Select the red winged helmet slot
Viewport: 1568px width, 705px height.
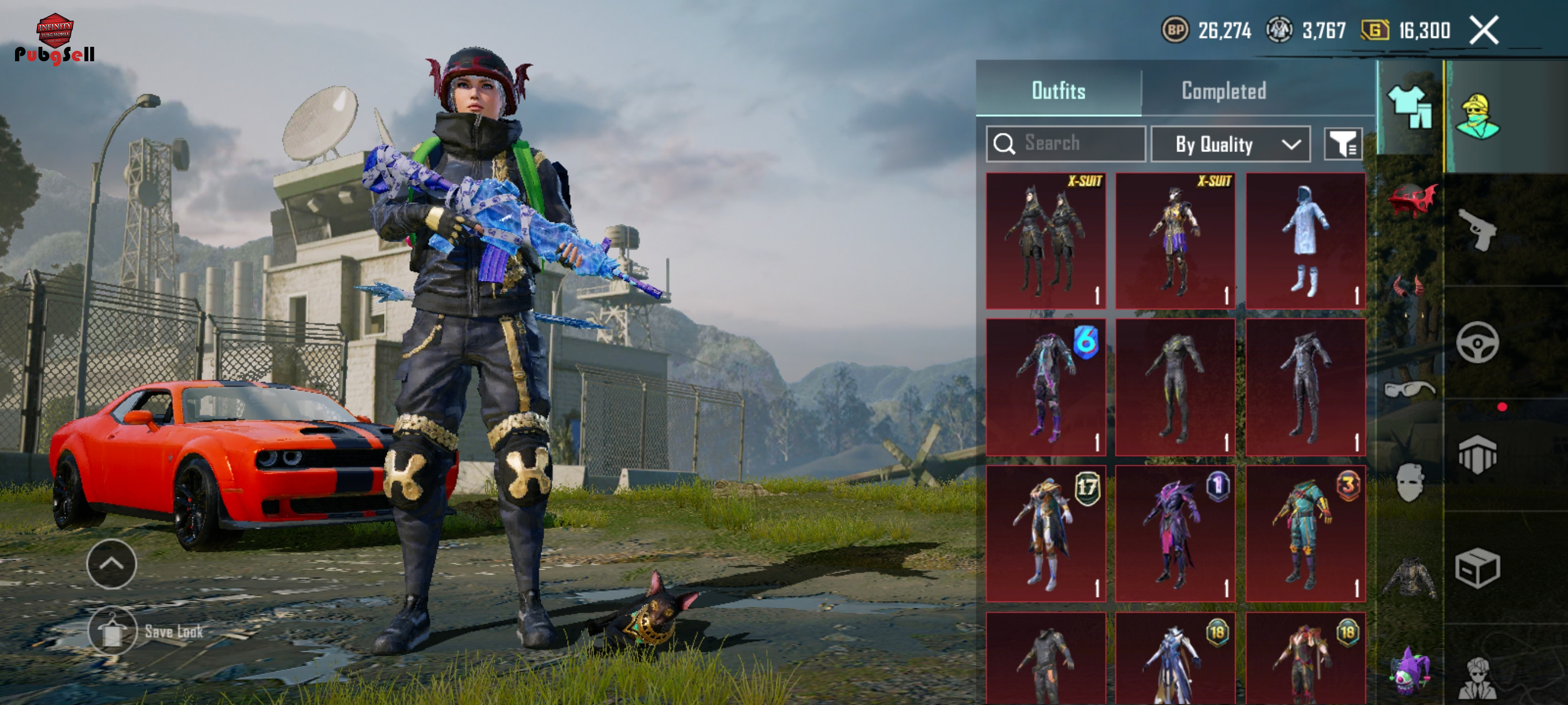pos(1410,199)
